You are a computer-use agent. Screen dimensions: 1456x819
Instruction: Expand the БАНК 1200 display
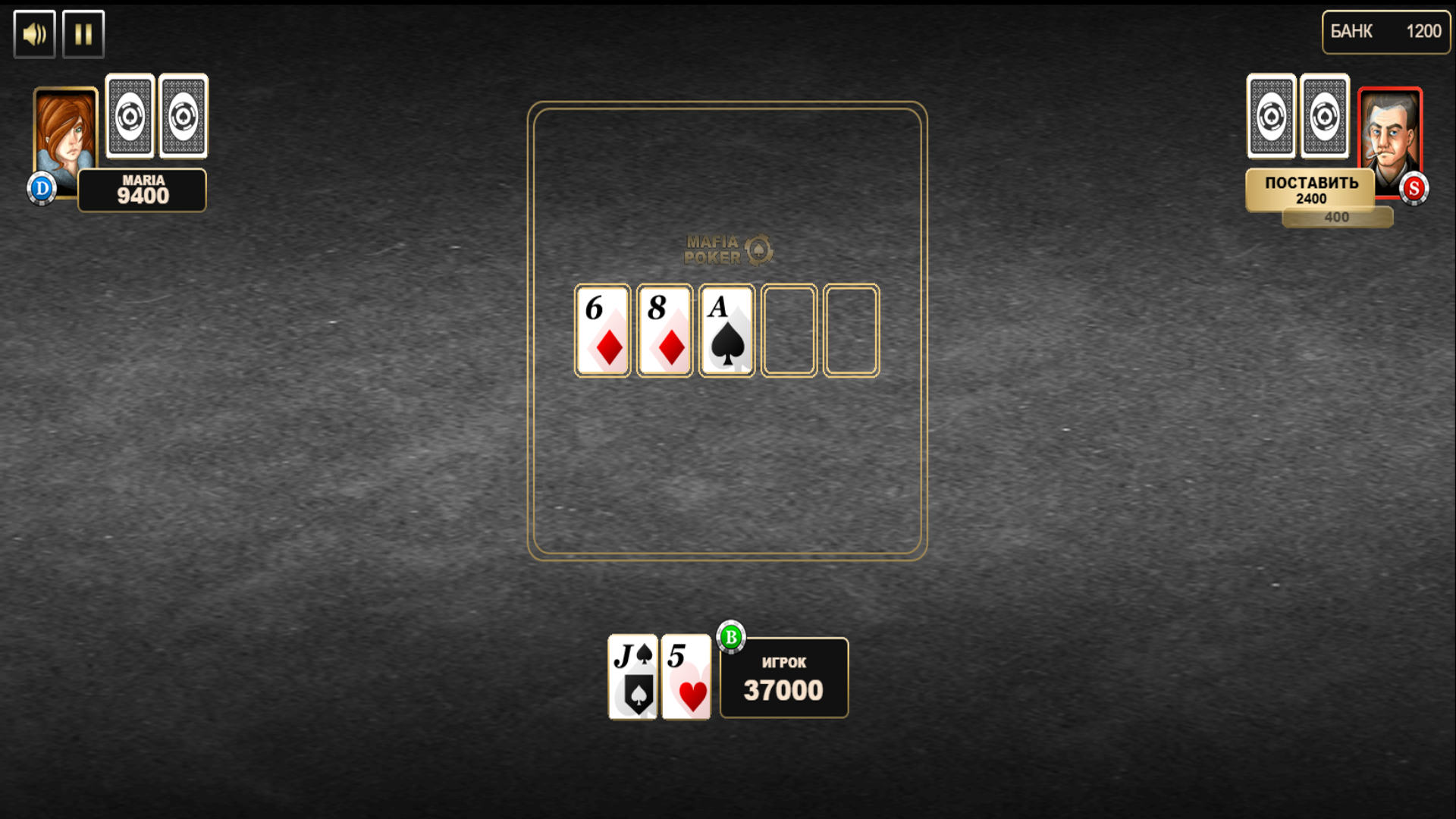tap(1385, 32)
